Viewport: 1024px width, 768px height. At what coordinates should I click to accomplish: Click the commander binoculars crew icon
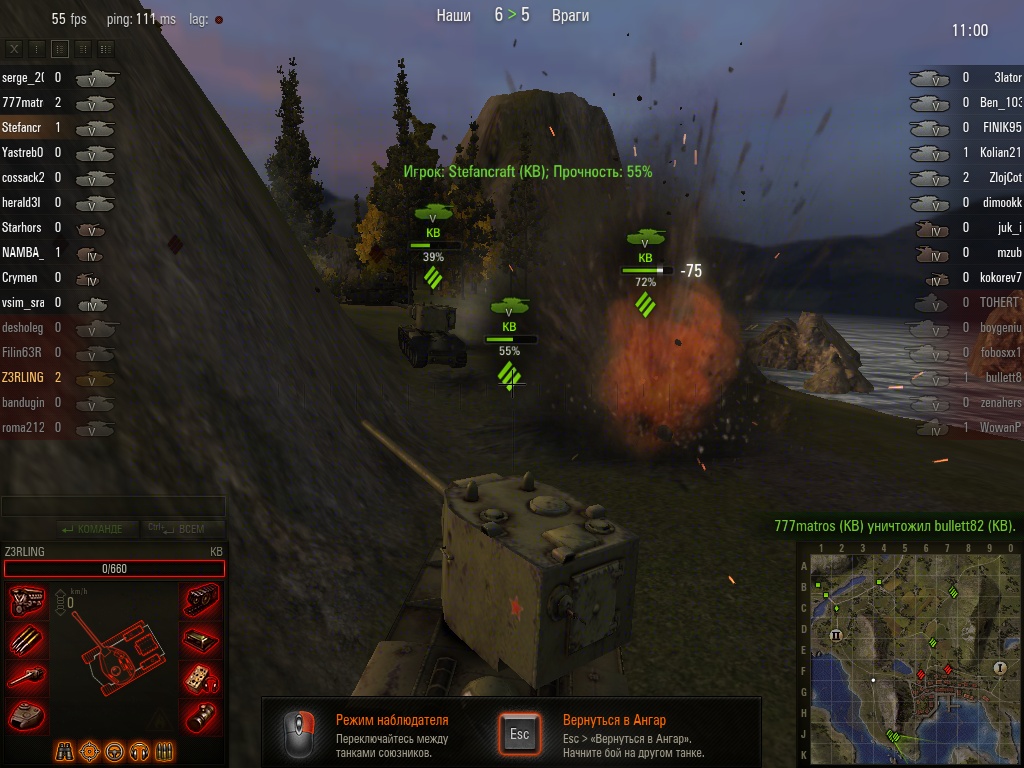(x=65, y=750)
